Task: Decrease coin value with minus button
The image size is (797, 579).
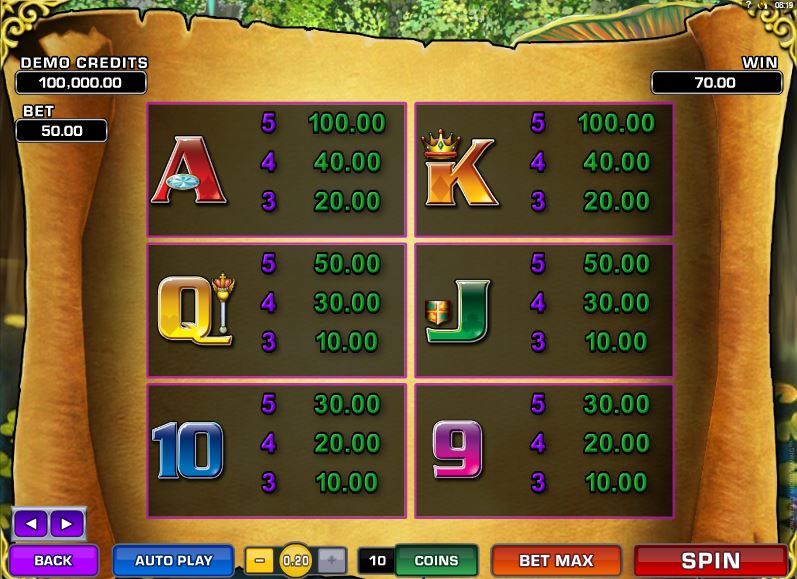Action: pyautogui.click(x=260, y=560)
